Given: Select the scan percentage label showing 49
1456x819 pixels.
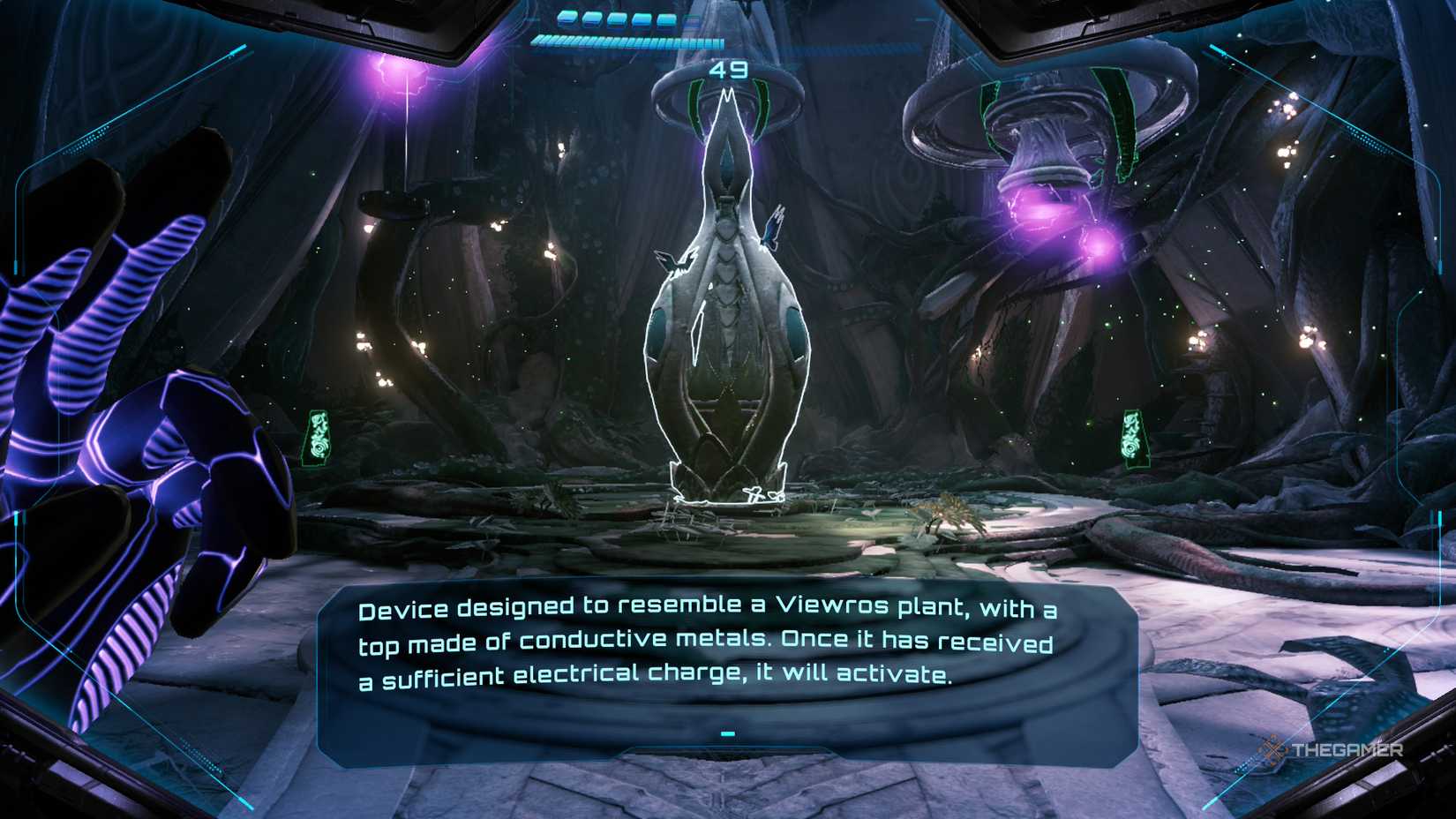Looking at the screenshot, I should coord(729,71).
